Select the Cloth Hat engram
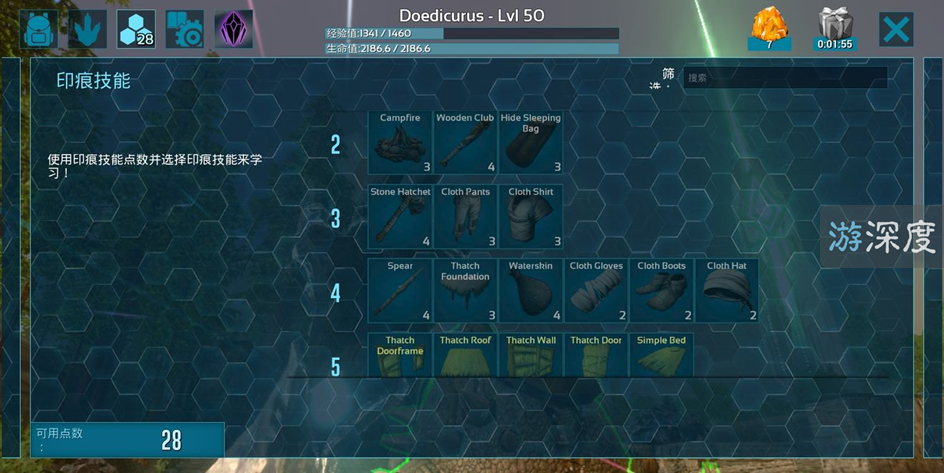Viewport: 944px width, 473px height. pos(727,291)
